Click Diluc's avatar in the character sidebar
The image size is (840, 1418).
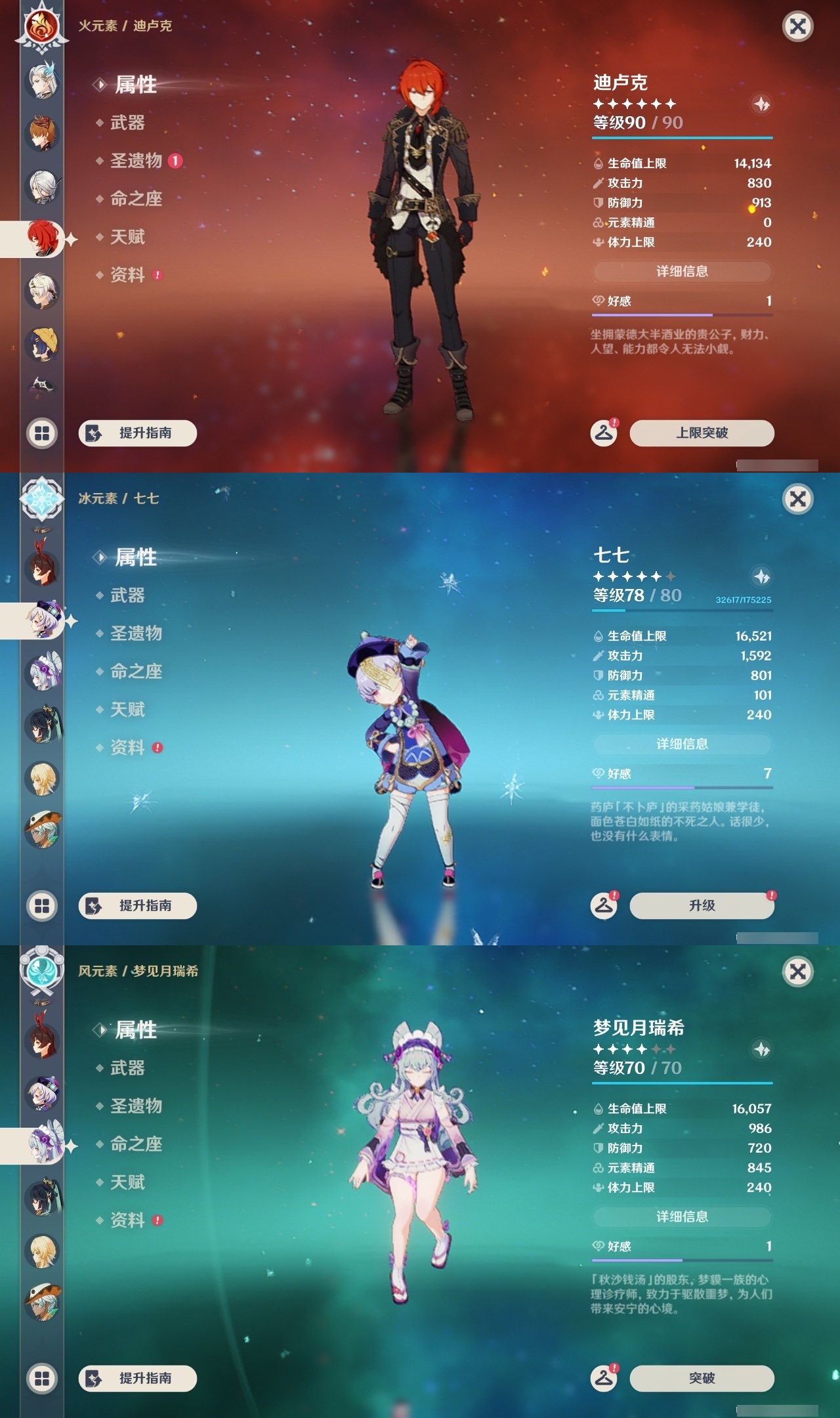click(x=41, y=238)
